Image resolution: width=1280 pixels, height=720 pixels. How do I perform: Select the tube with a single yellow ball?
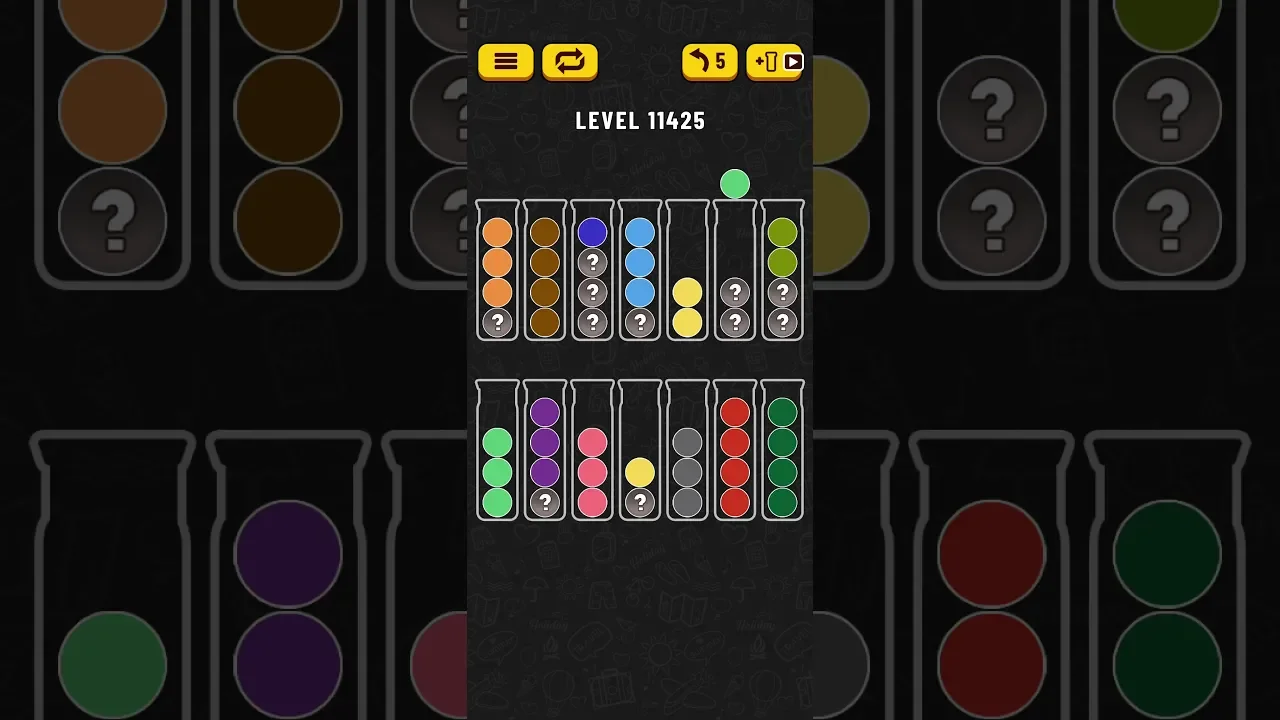tap(640, 452)
